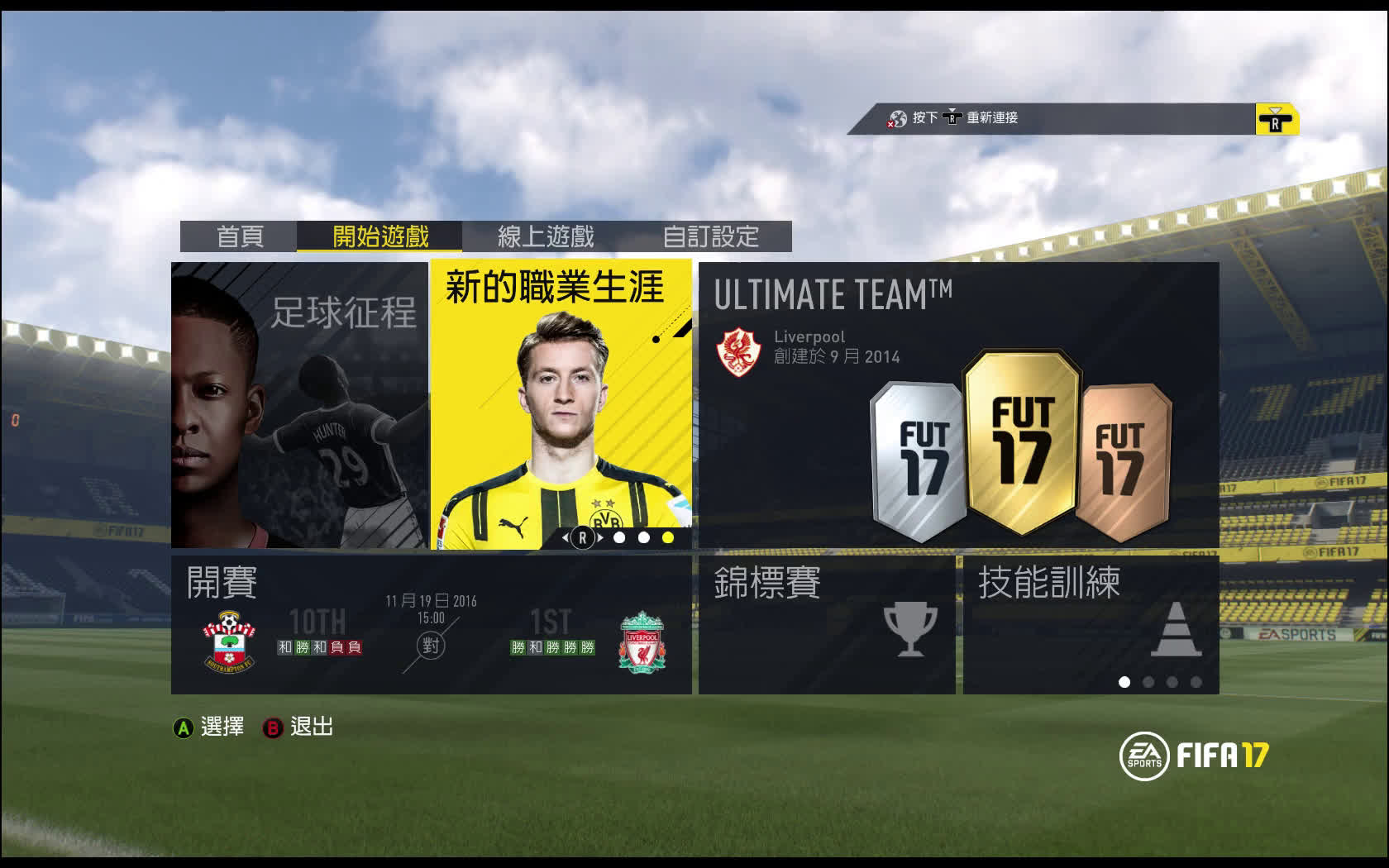The image size is (1389, 868).
Task: Select the first page dot under Skill Games
Action: [x=1125, y=684]
